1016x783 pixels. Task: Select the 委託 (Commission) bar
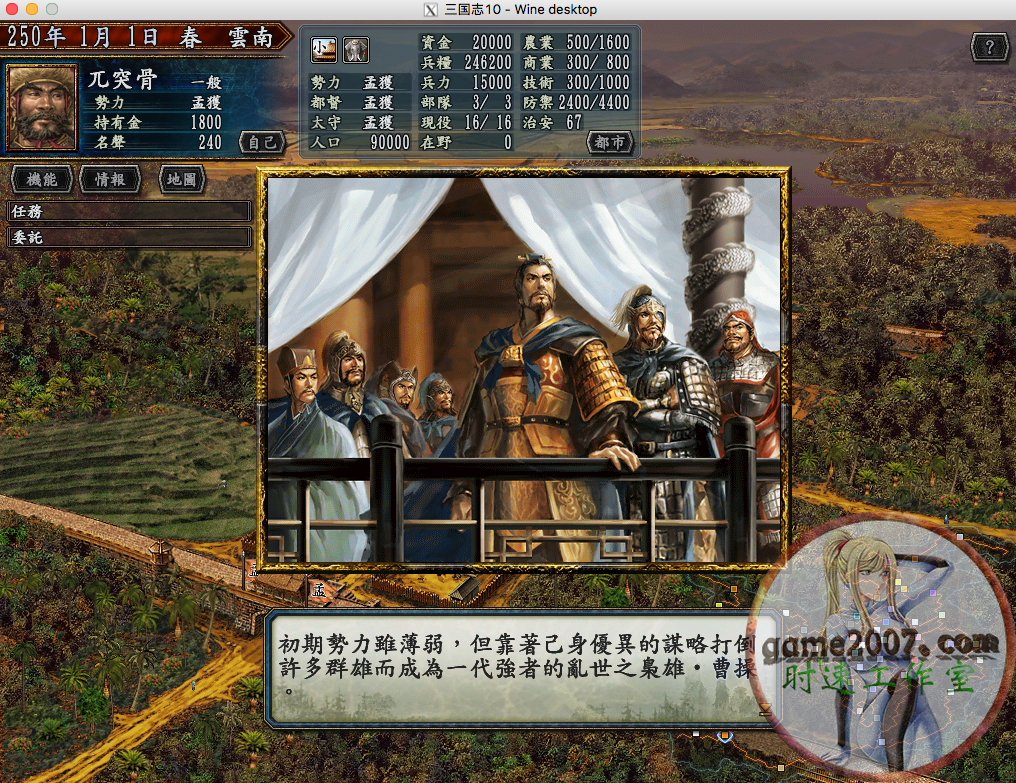coord(128,237)
